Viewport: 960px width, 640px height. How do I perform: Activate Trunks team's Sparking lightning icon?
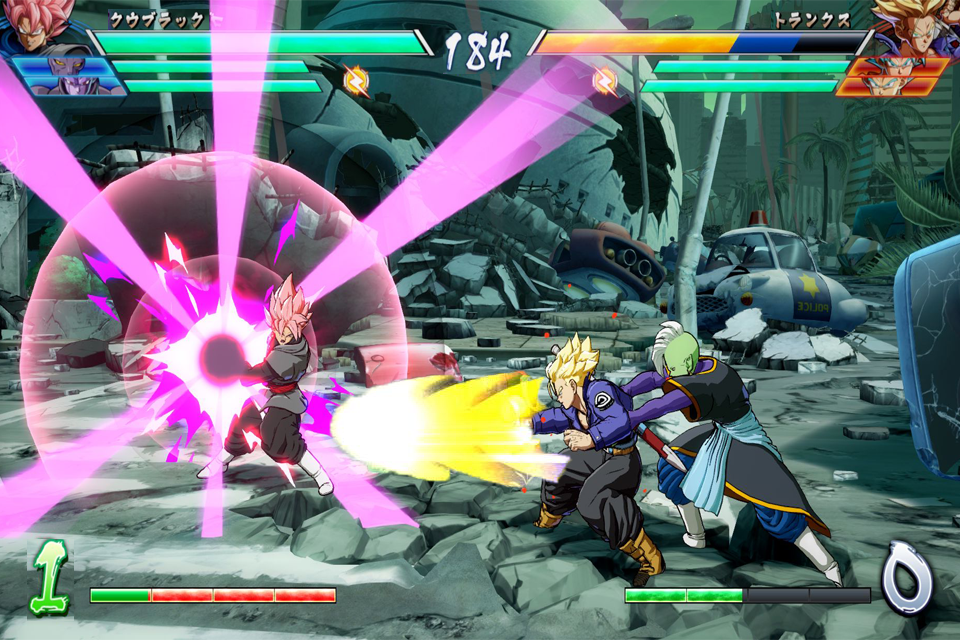pos(605,80)
